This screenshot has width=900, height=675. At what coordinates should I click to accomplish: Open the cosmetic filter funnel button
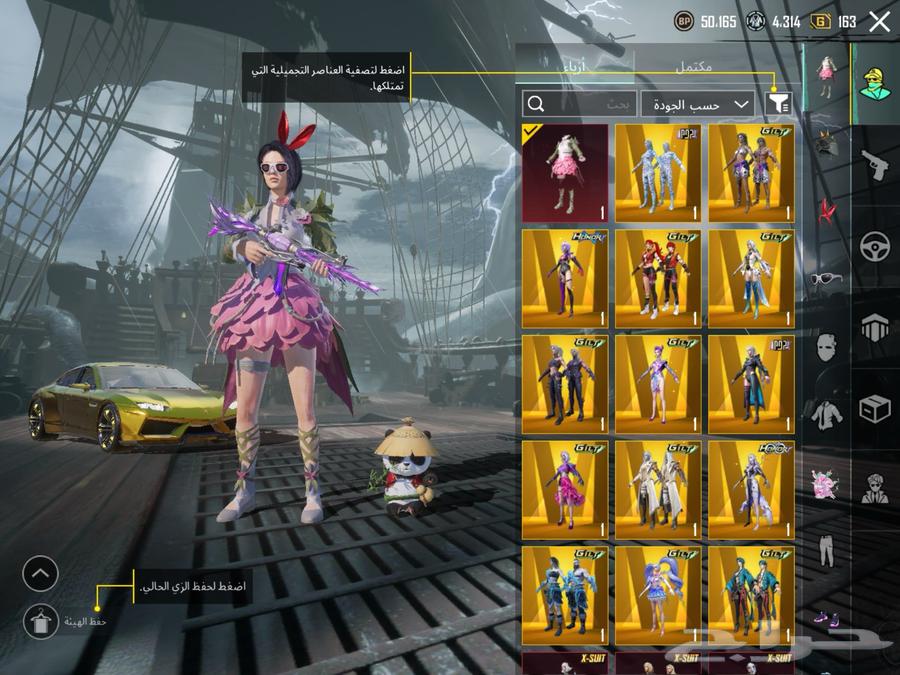click(x=778, y=103)
